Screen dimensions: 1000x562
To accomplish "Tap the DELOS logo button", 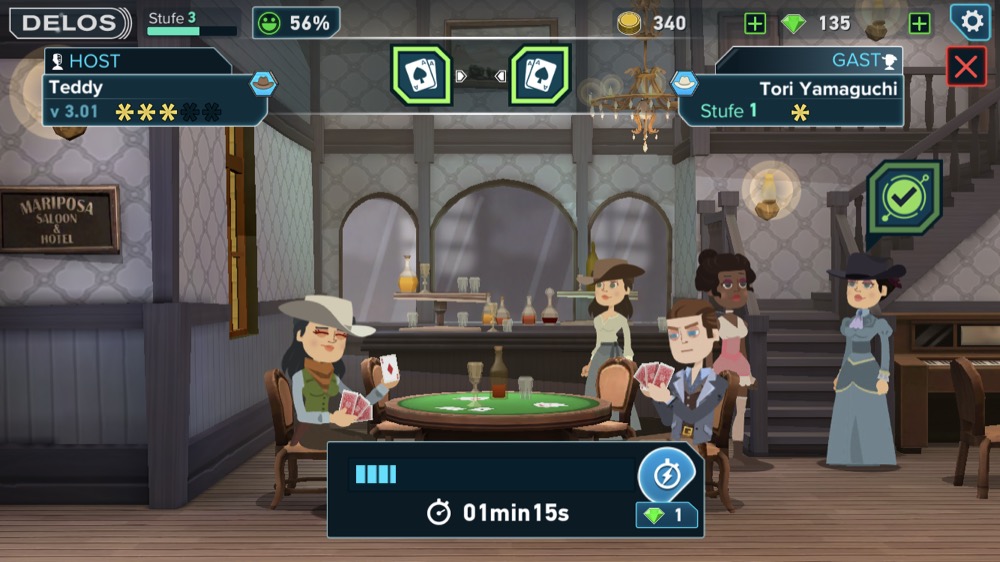I will click(x=70, y=22).
